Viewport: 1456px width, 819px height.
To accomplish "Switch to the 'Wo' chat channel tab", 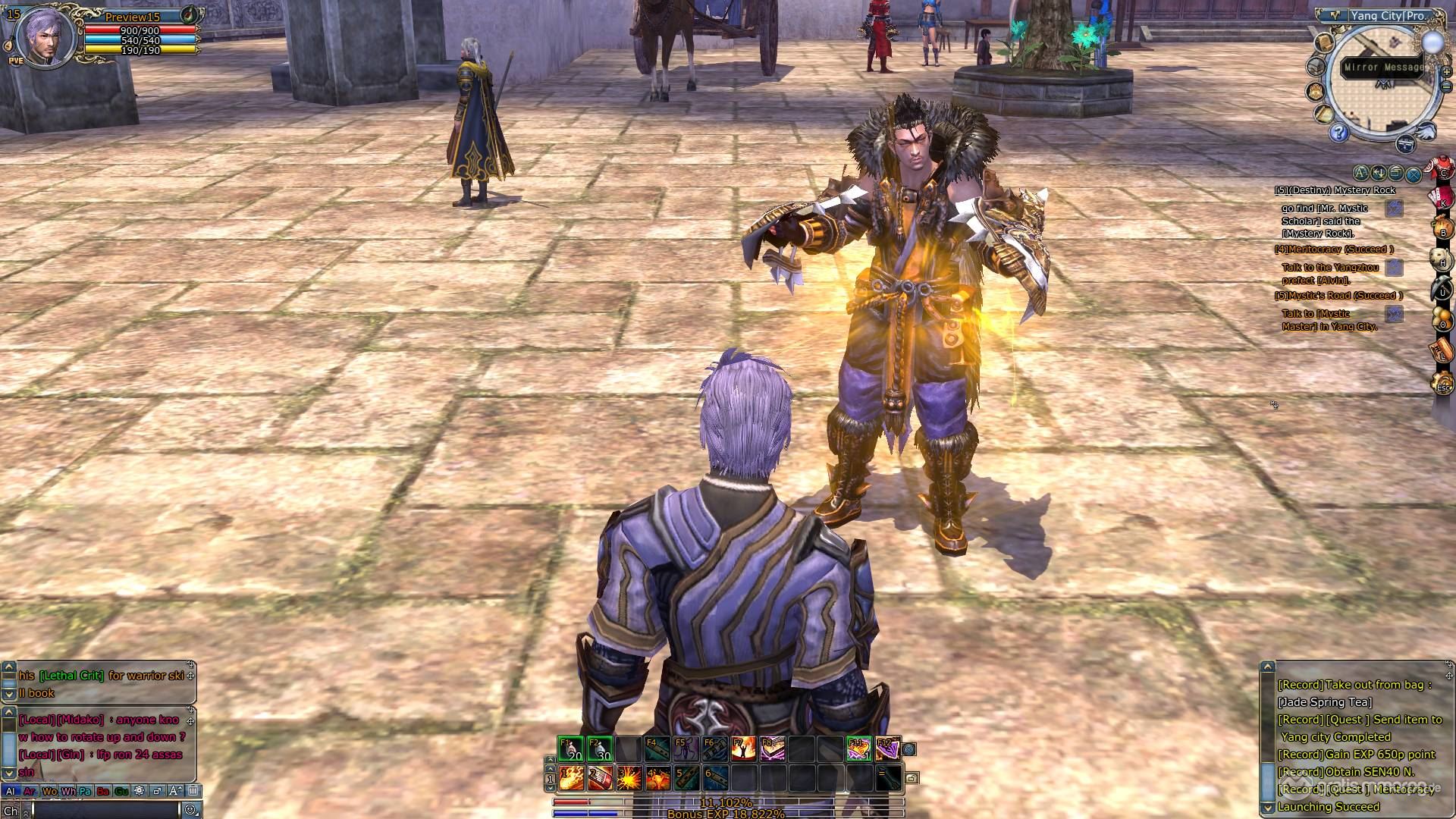I will point(49,791).
